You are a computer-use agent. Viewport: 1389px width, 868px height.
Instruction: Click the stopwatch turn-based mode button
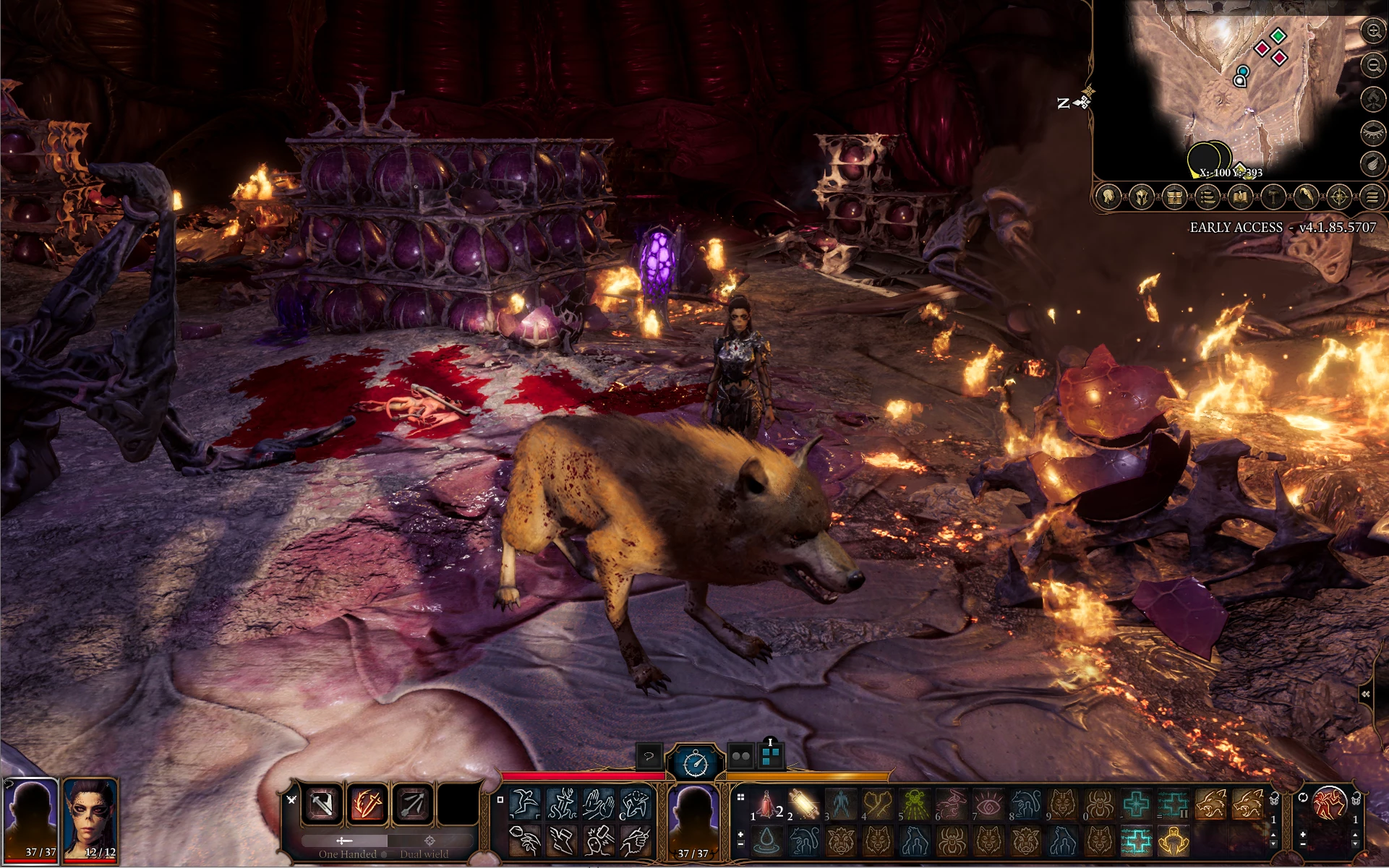(695, 762)
